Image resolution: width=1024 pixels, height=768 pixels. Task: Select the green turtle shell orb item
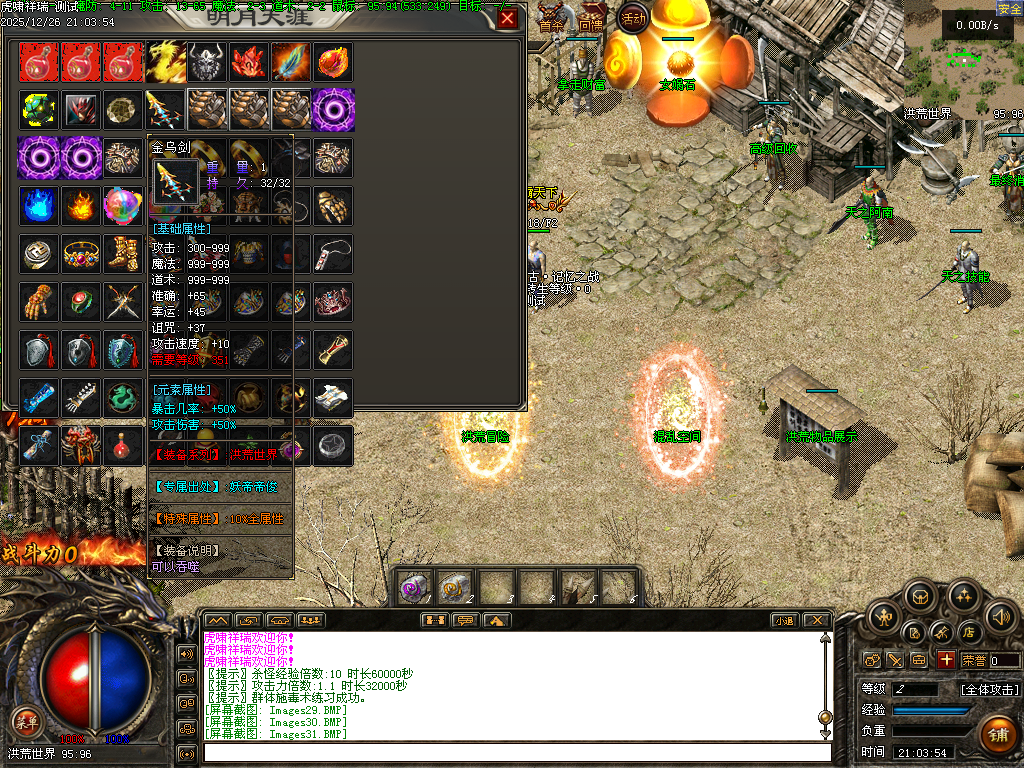pos(39,109)
